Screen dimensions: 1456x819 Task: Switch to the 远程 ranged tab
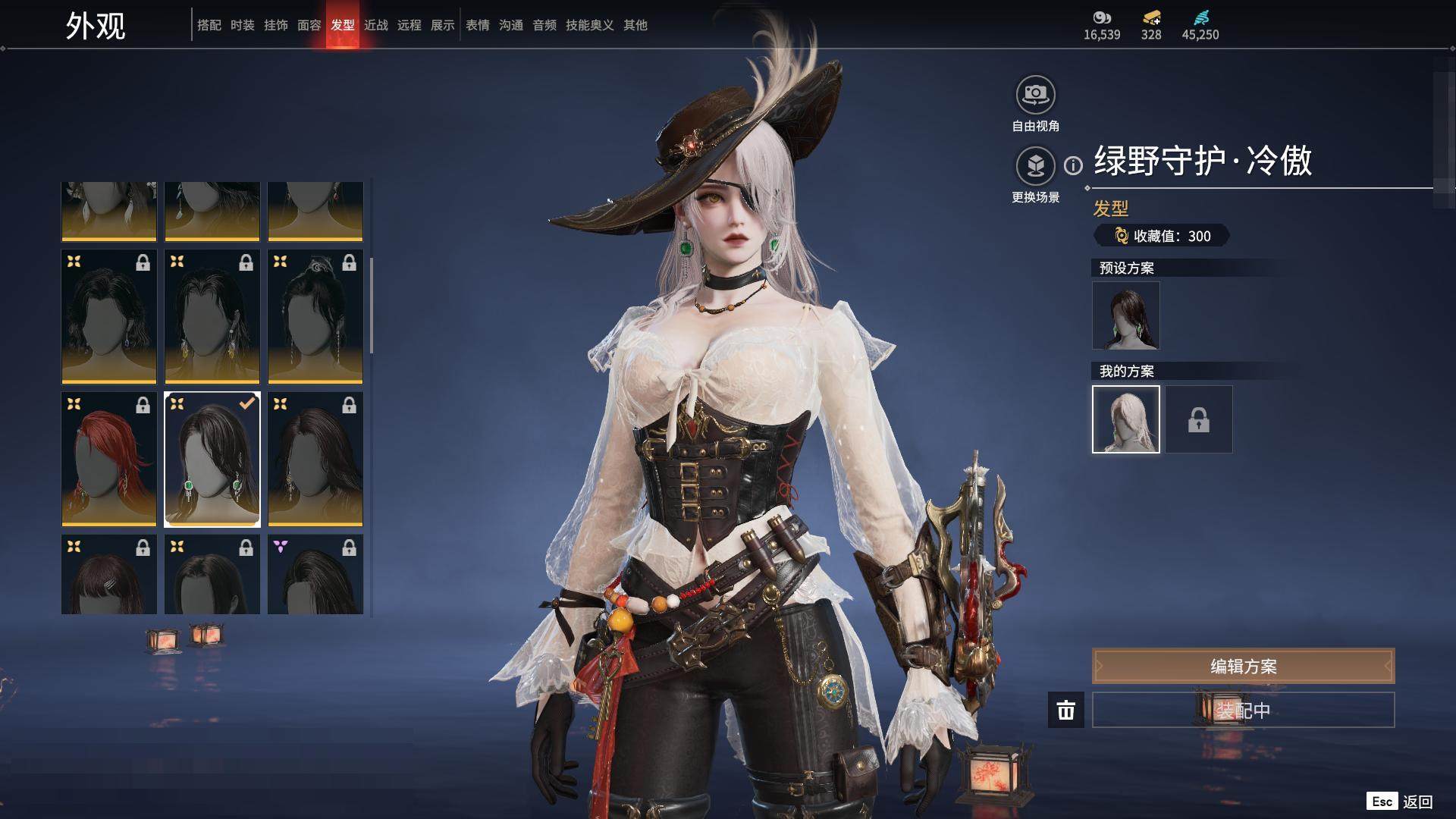(409, 25)
